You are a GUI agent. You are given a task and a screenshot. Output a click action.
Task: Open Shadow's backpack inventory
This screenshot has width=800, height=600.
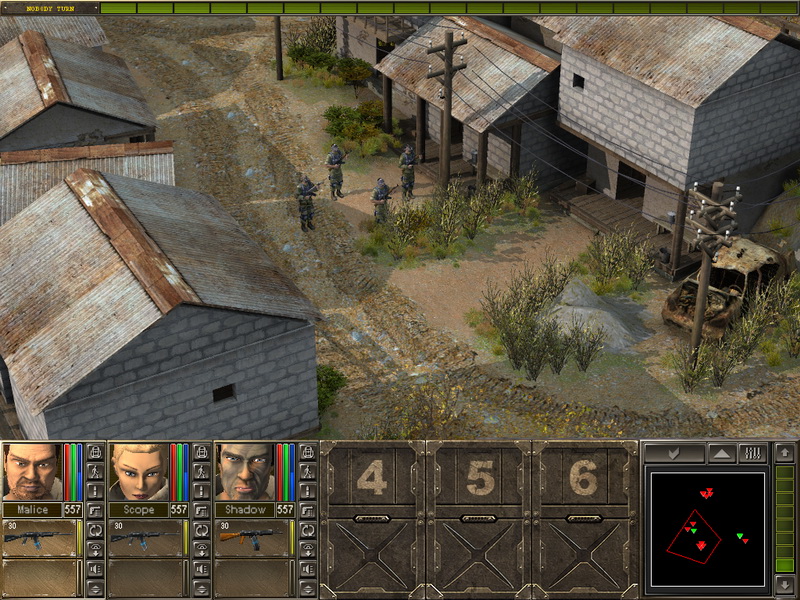[310, 451]
